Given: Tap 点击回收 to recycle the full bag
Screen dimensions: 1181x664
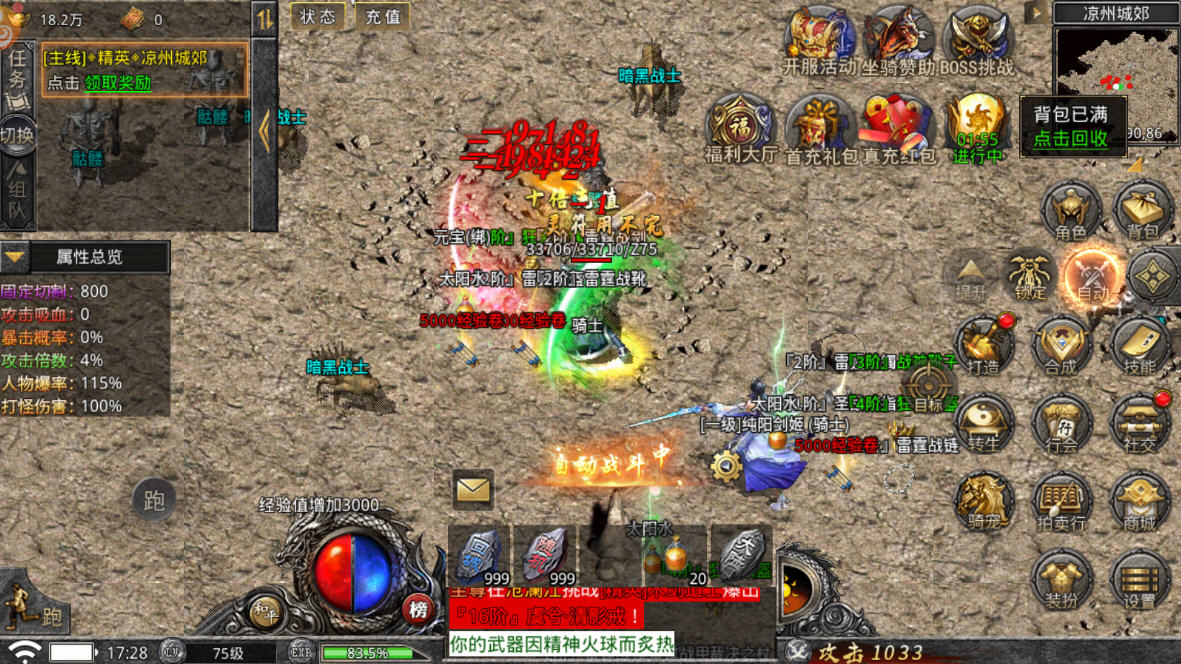Looking at the screenshot, I should 1070,139.
